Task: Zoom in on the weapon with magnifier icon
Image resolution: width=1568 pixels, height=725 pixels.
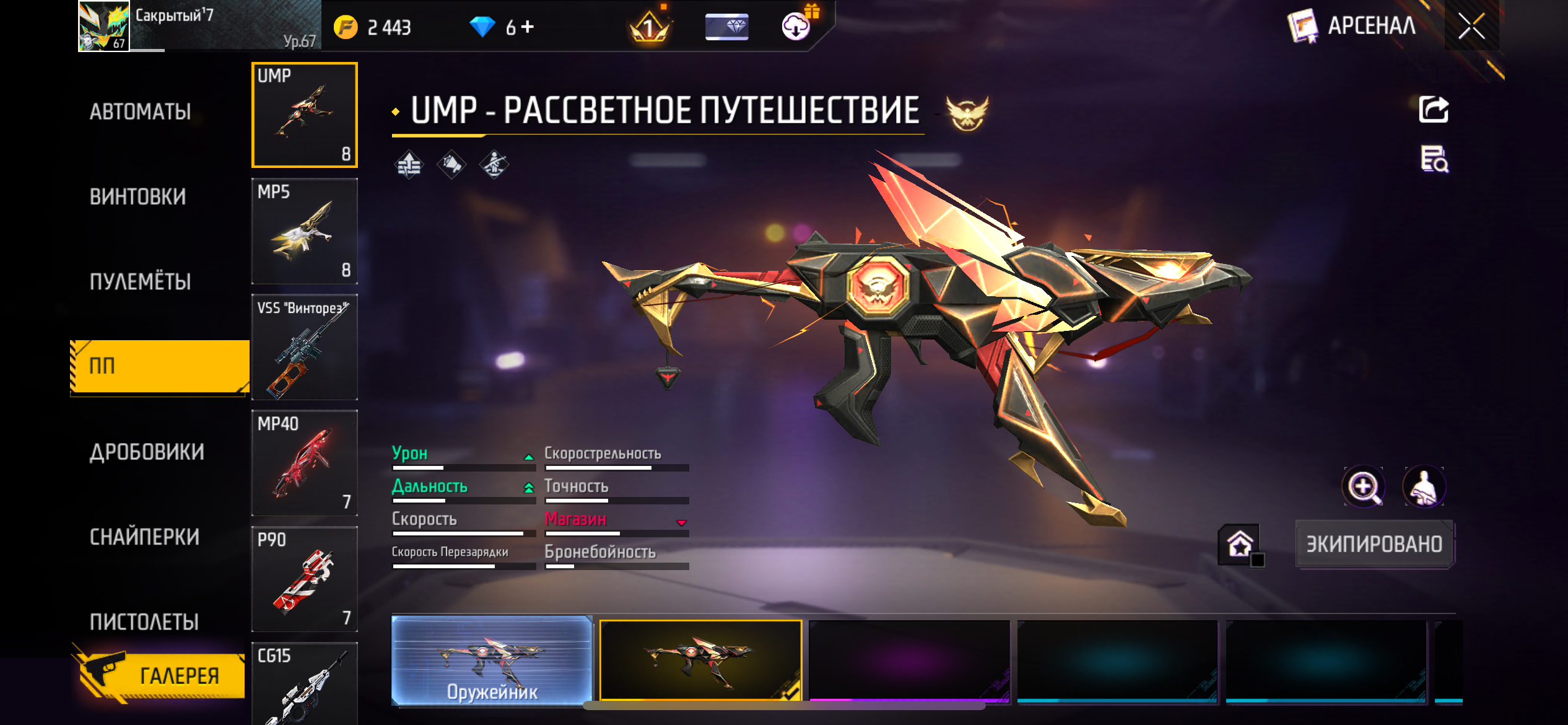Action: coord(1363,487)
